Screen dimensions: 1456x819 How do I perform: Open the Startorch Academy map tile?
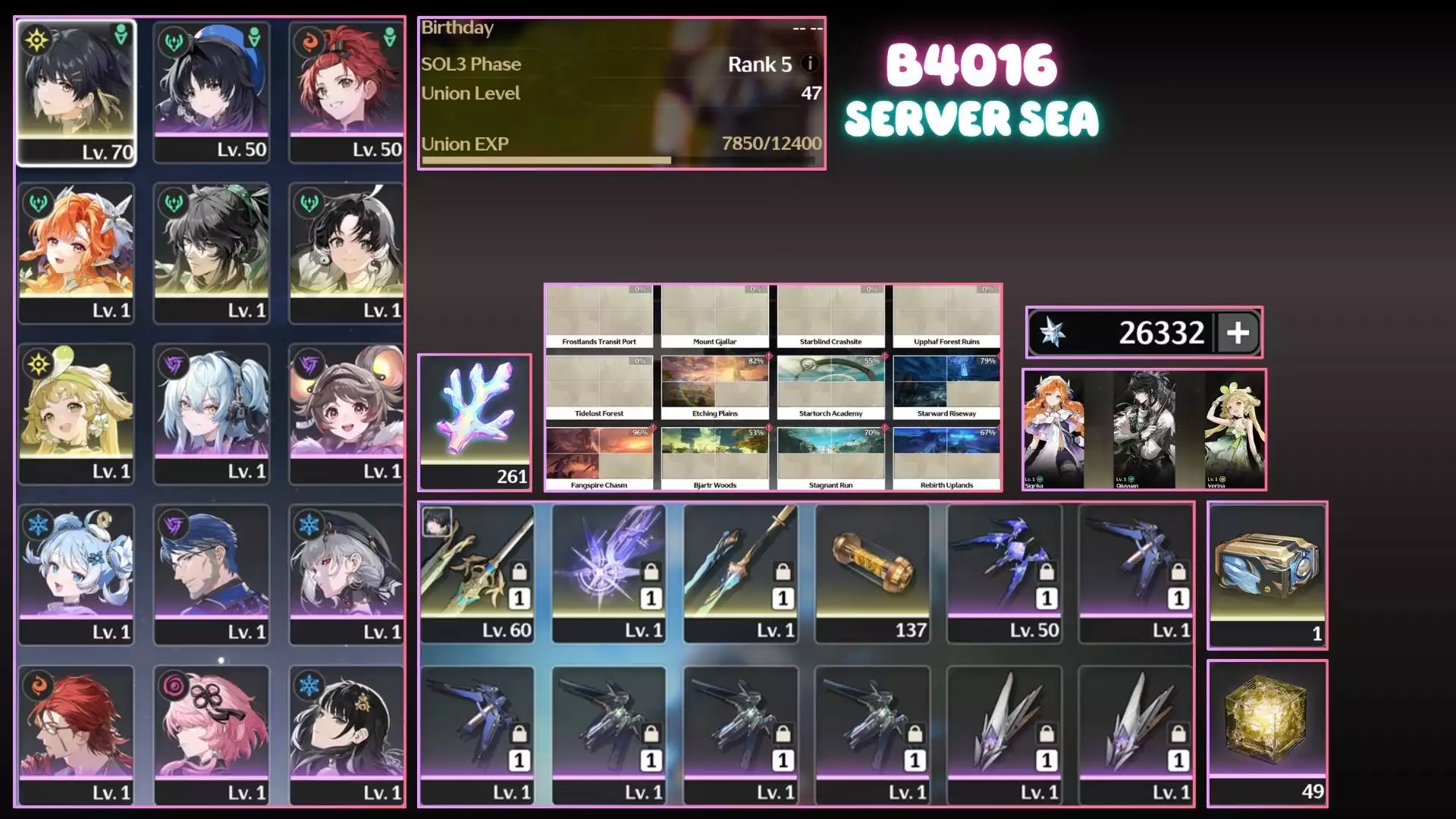point(830,388)
